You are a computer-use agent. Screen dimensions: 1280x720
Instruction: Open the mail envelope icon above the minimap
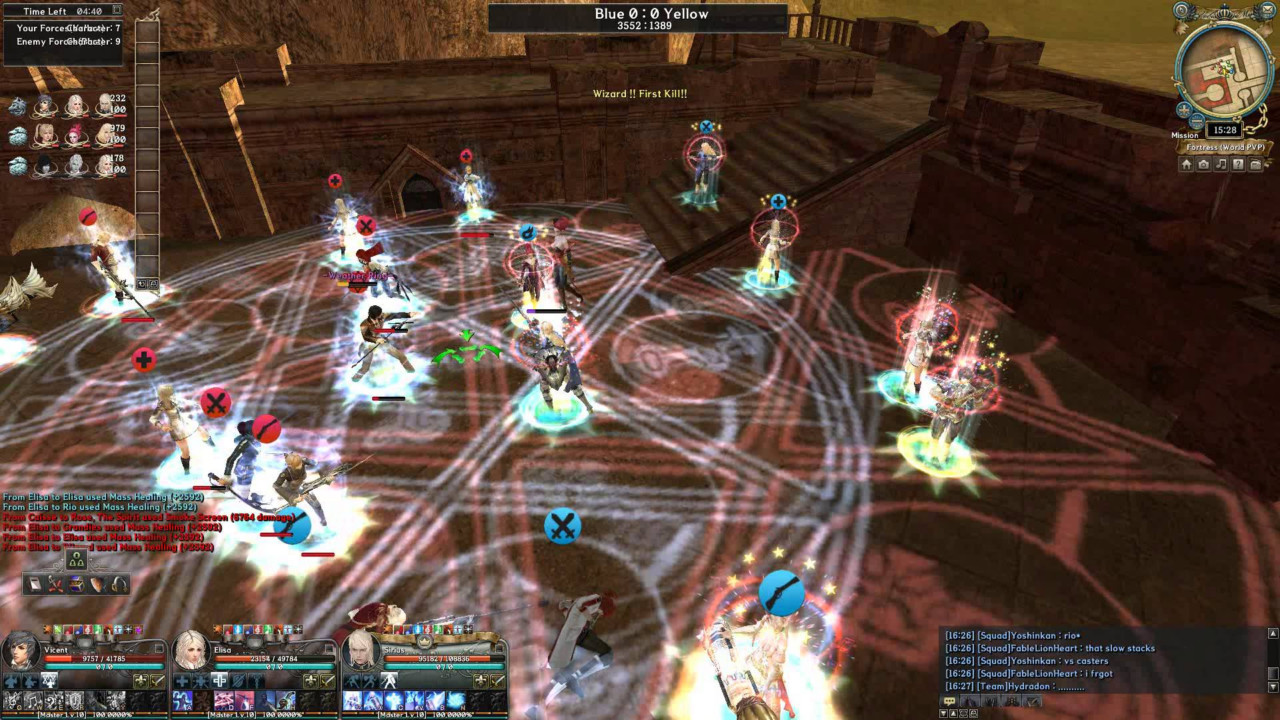1267,10
